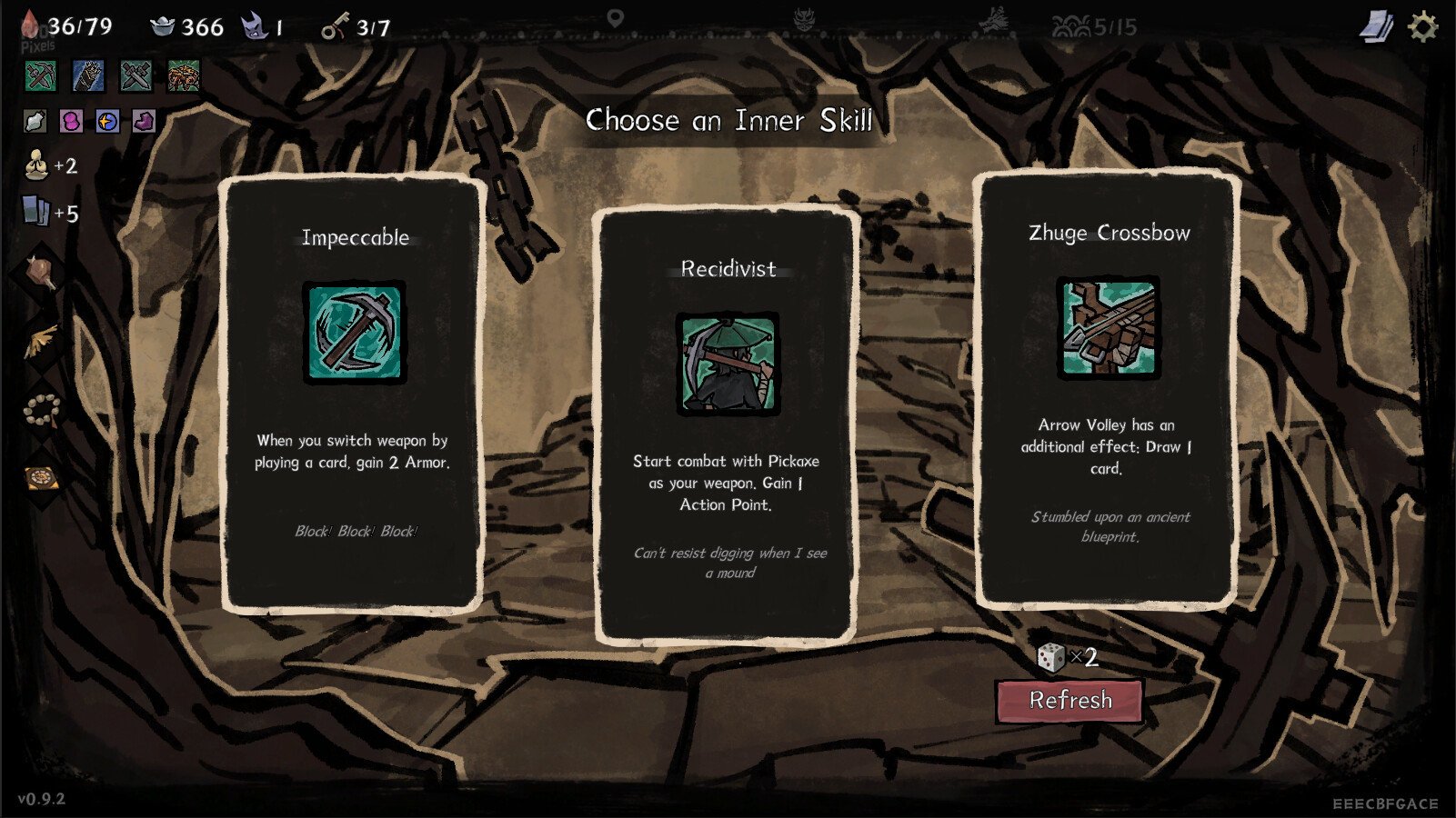Click the prayer beads relic

point(41,410)
